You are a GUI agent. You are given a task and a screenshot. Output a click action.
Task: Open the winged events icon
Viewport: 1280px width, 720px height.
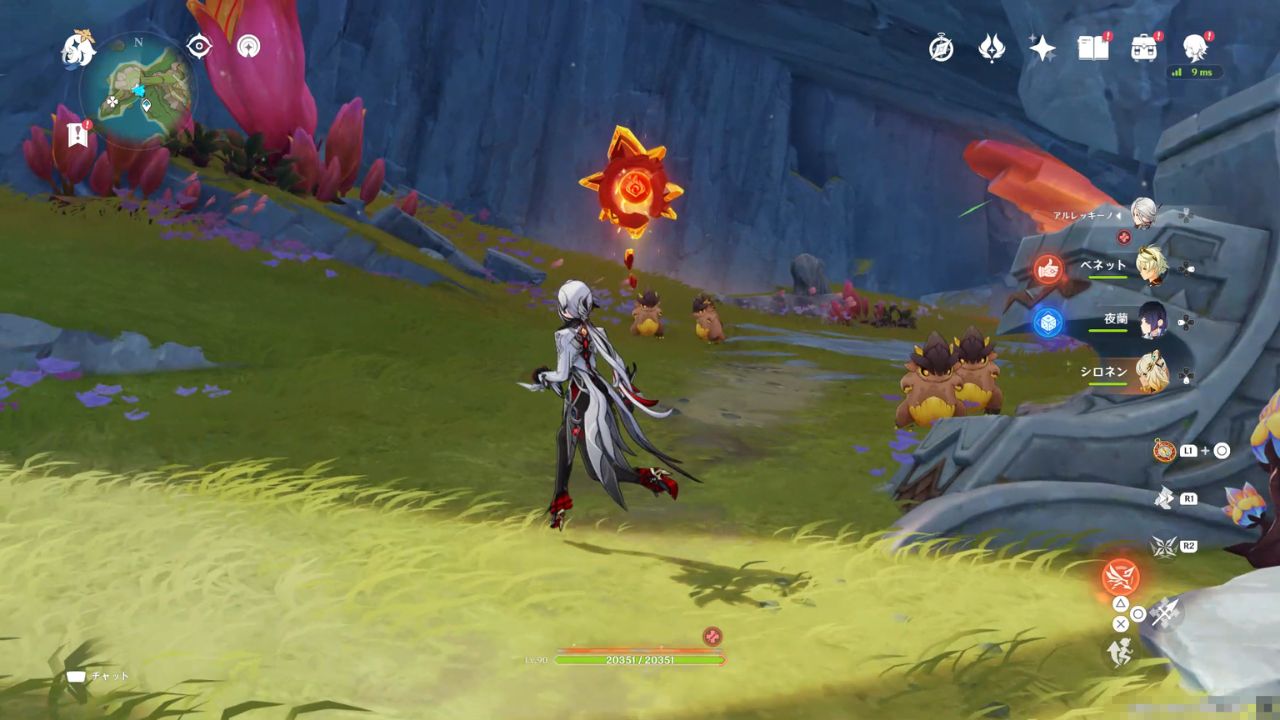click(x=991, y=48)
